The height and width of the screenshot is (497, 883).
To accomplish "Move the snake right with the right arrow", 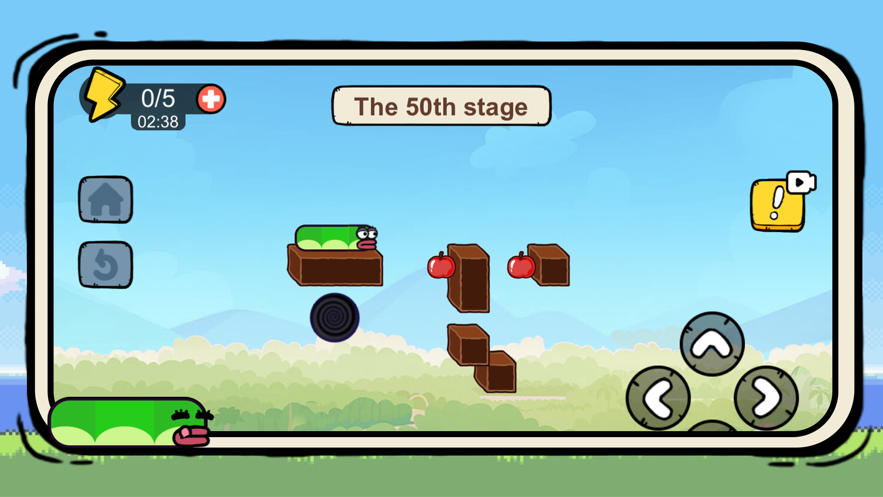I will [x=766, y=398].
